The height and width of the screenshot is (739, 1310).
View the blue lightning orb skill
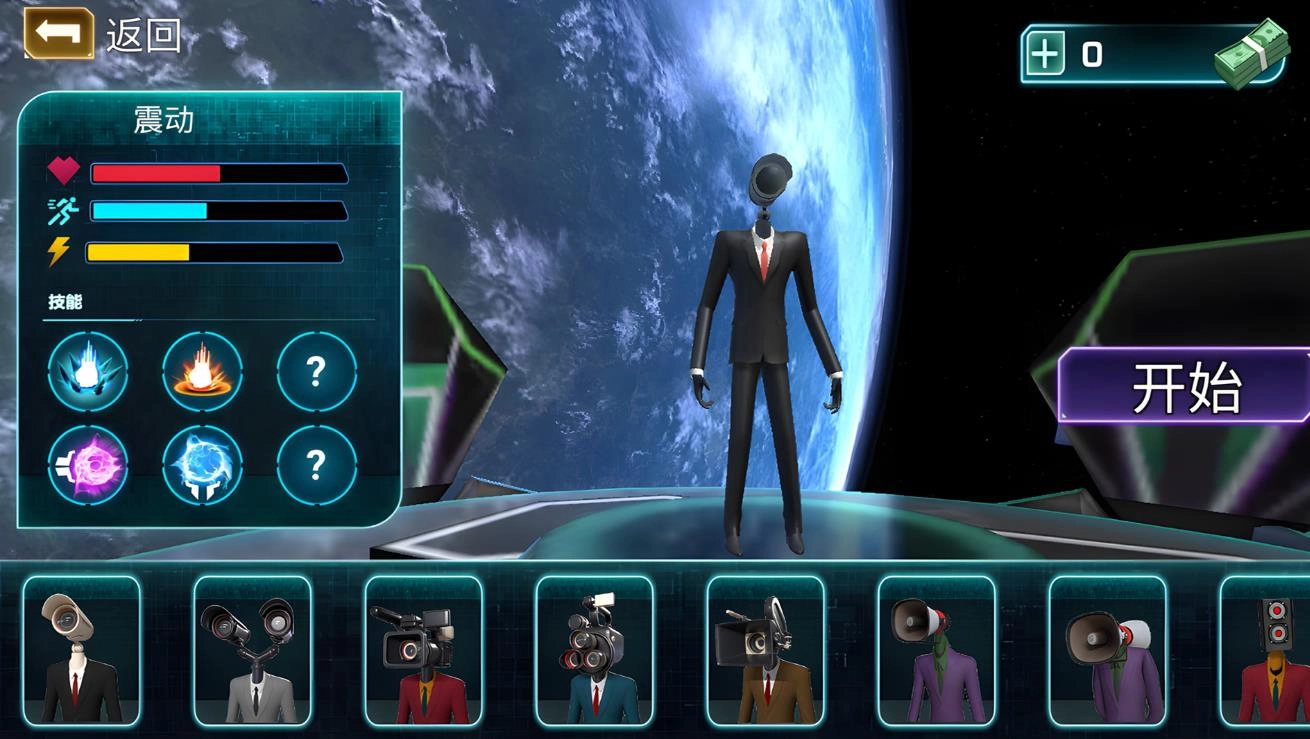202,465
